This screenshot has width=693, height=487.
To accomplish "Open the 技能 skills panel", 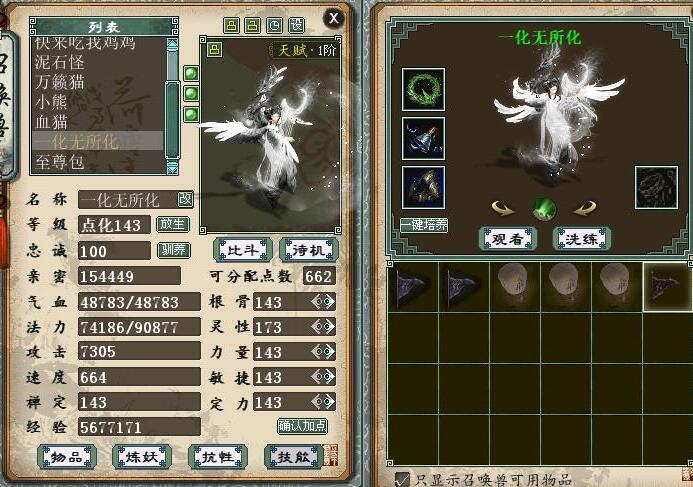I will coord(292,457).
